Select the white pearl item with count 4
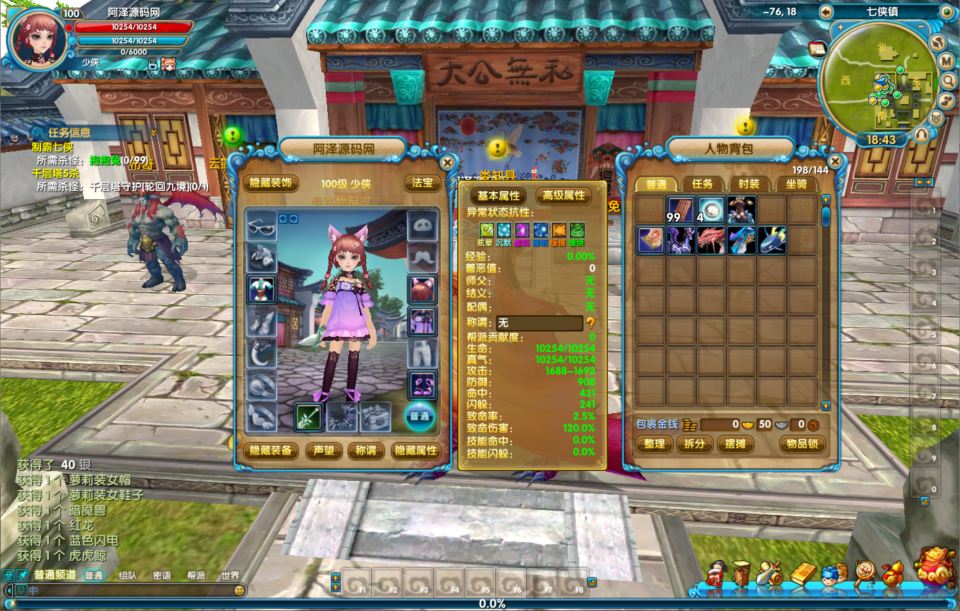Viewport: 960px width, 611px height. (x=711, y=210)
